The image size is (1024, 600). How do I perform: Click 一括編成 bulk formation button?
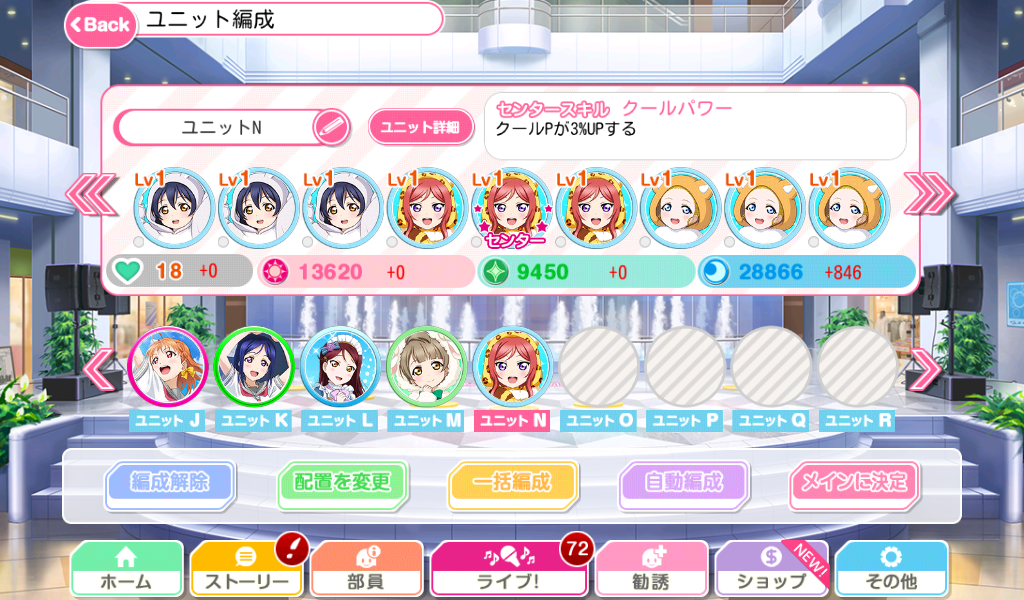coord(512,484)
